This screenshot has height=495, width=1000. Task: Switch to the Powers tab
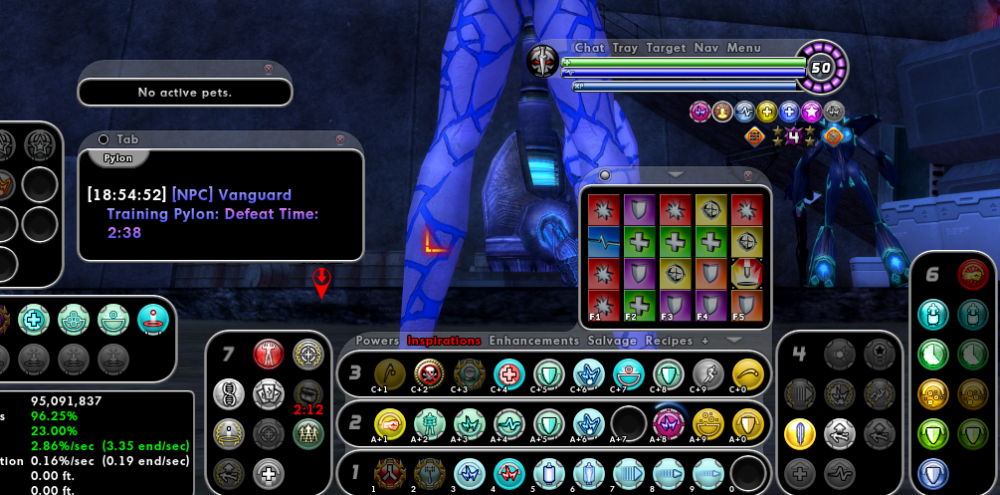pyautogui.click(x=377, y=341)
